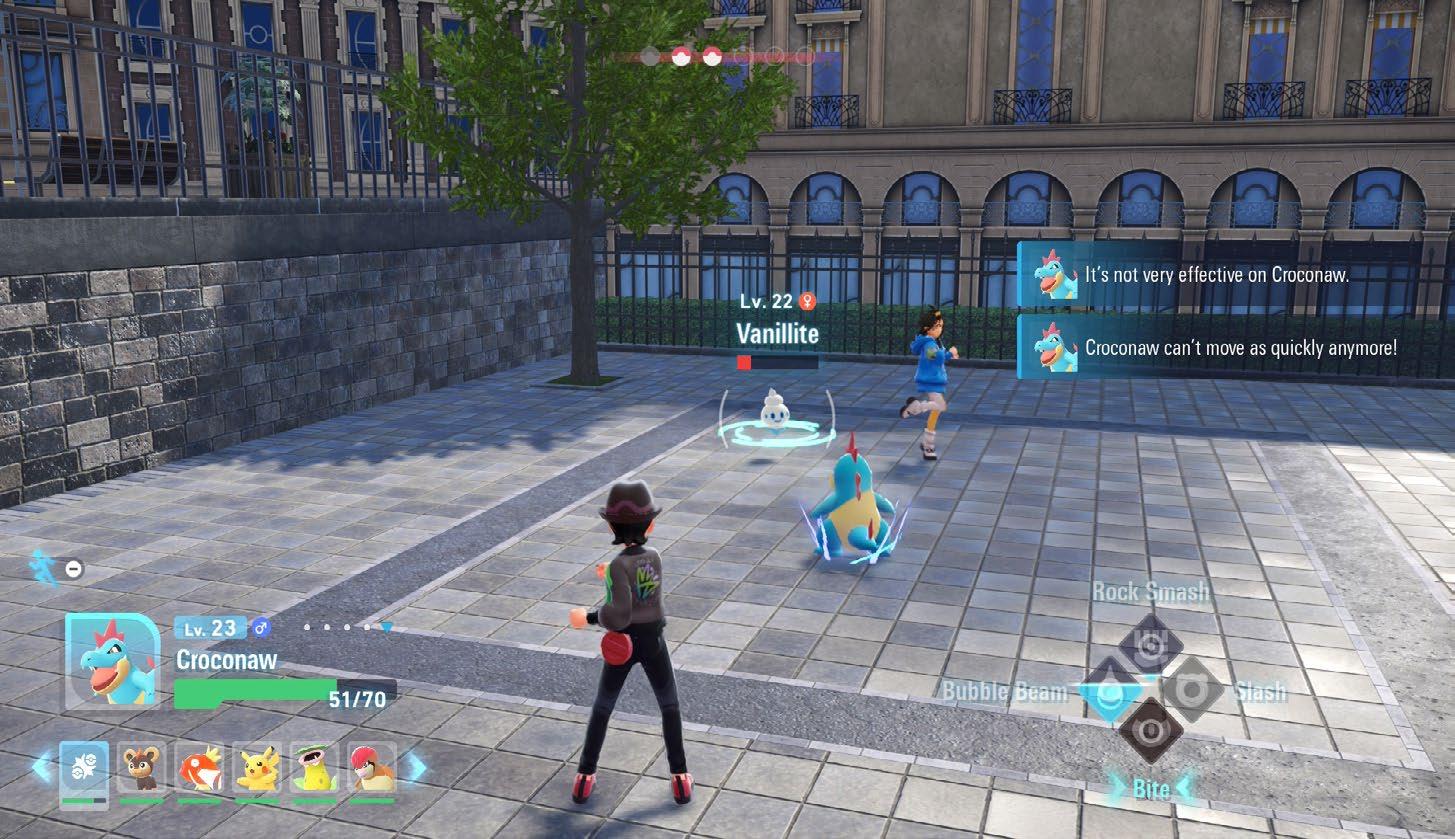
Task: Select the Vanillite target nameplate
Action: point(777,333)
